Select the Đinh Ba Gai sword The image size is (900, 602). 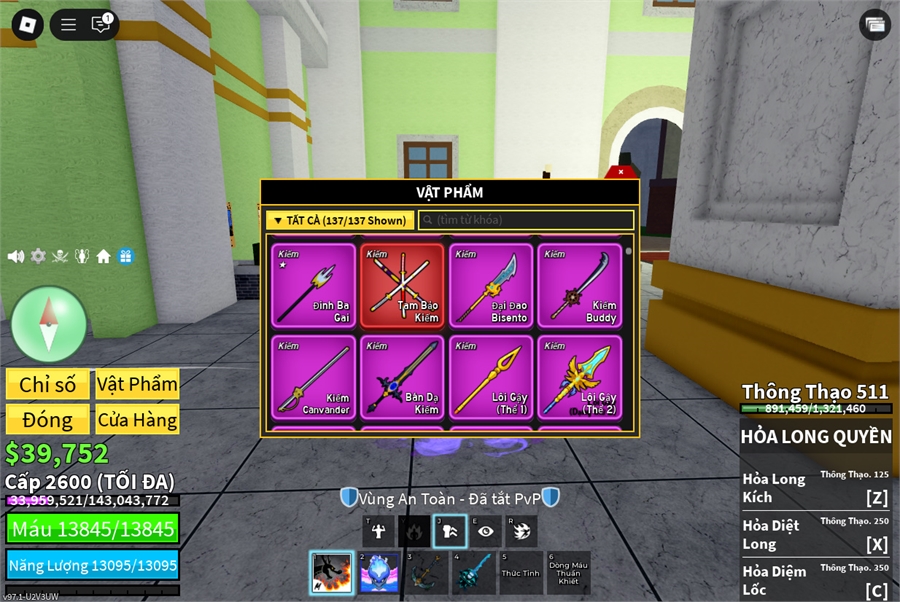coord(312,285)
